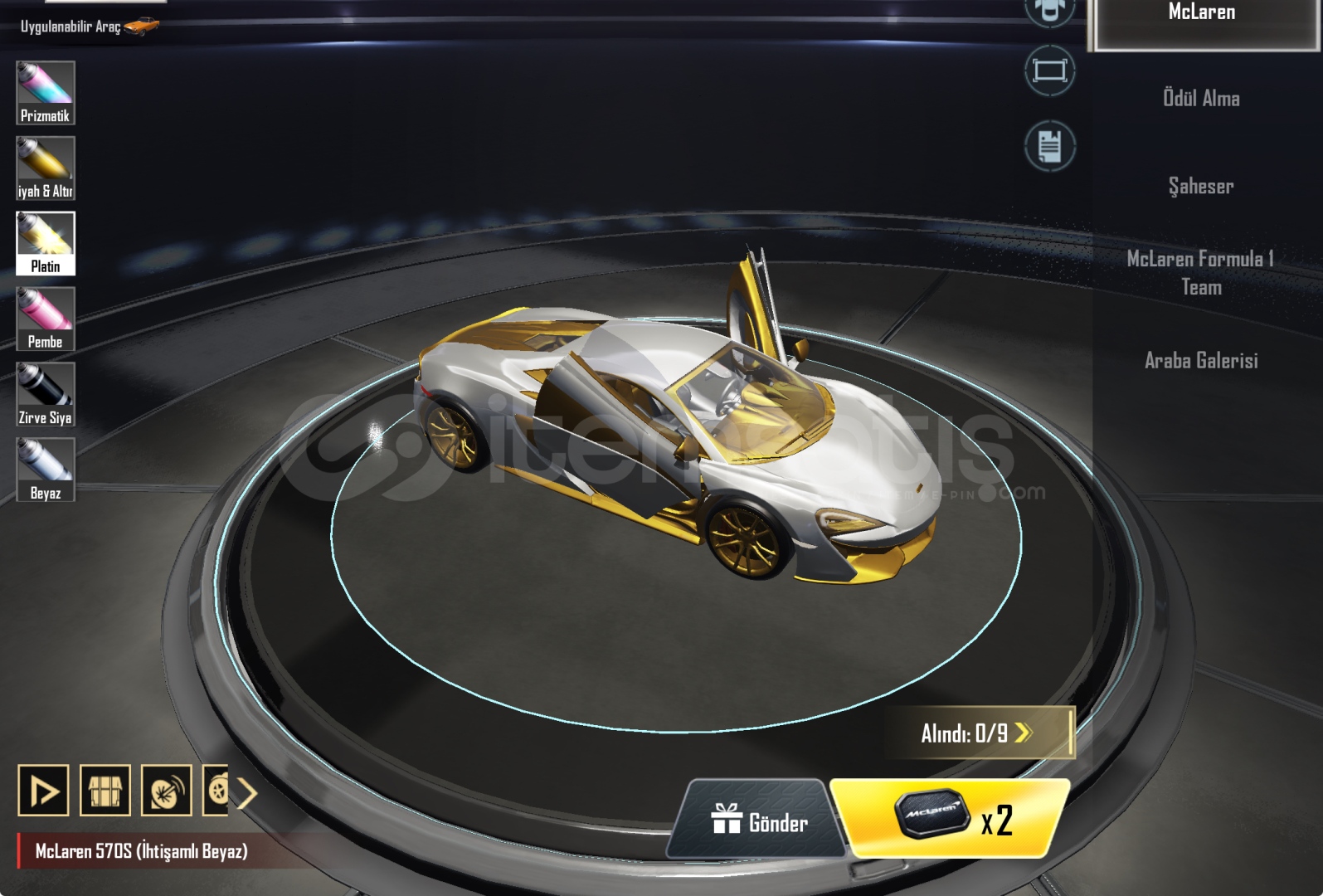The width and height of the screenshot is (1323, 896).
Task: Expand more preview options with arrow
Action: click(x=247, y=792)
